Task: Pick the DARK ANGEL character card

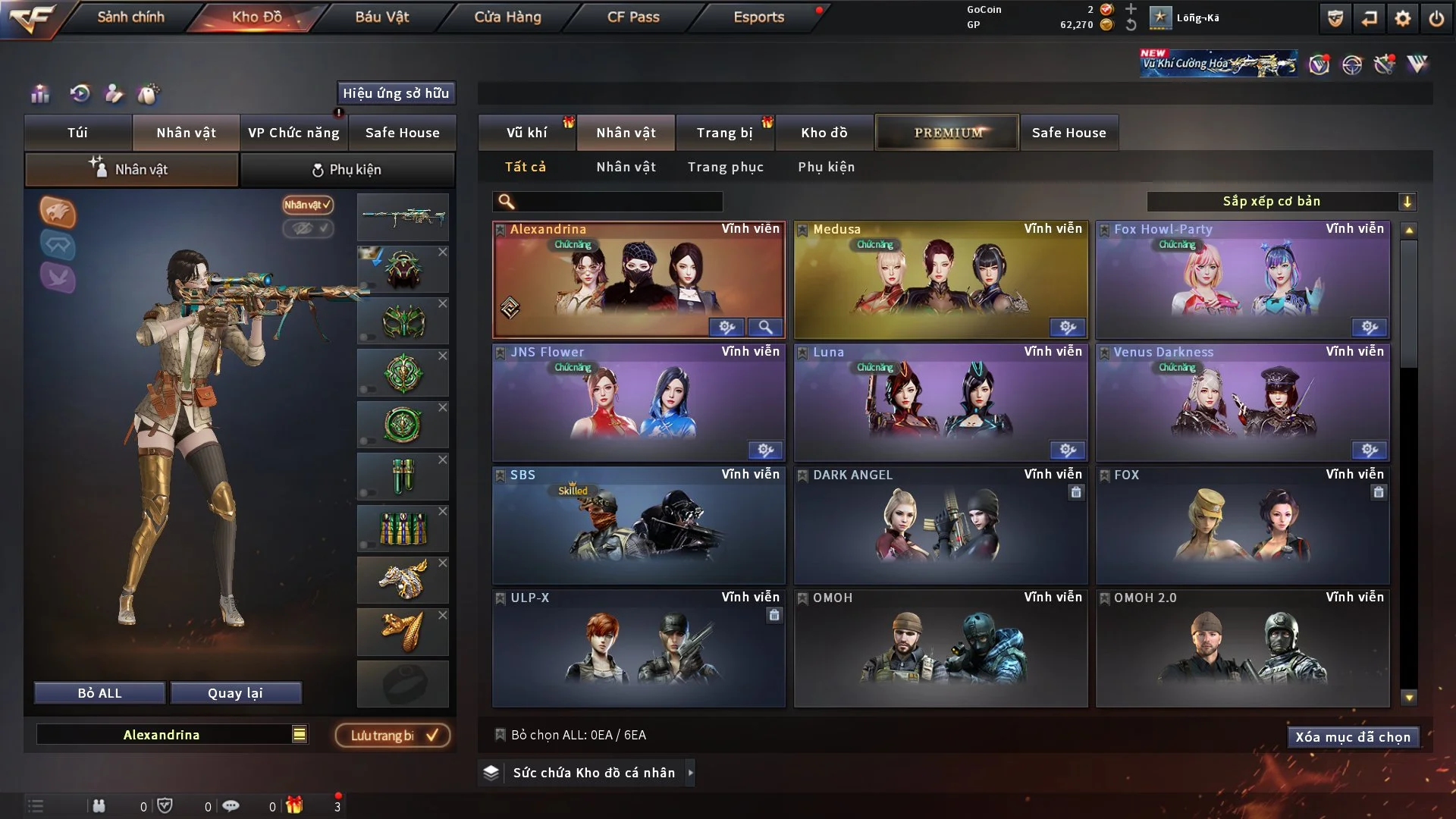Action: (940, 526)
